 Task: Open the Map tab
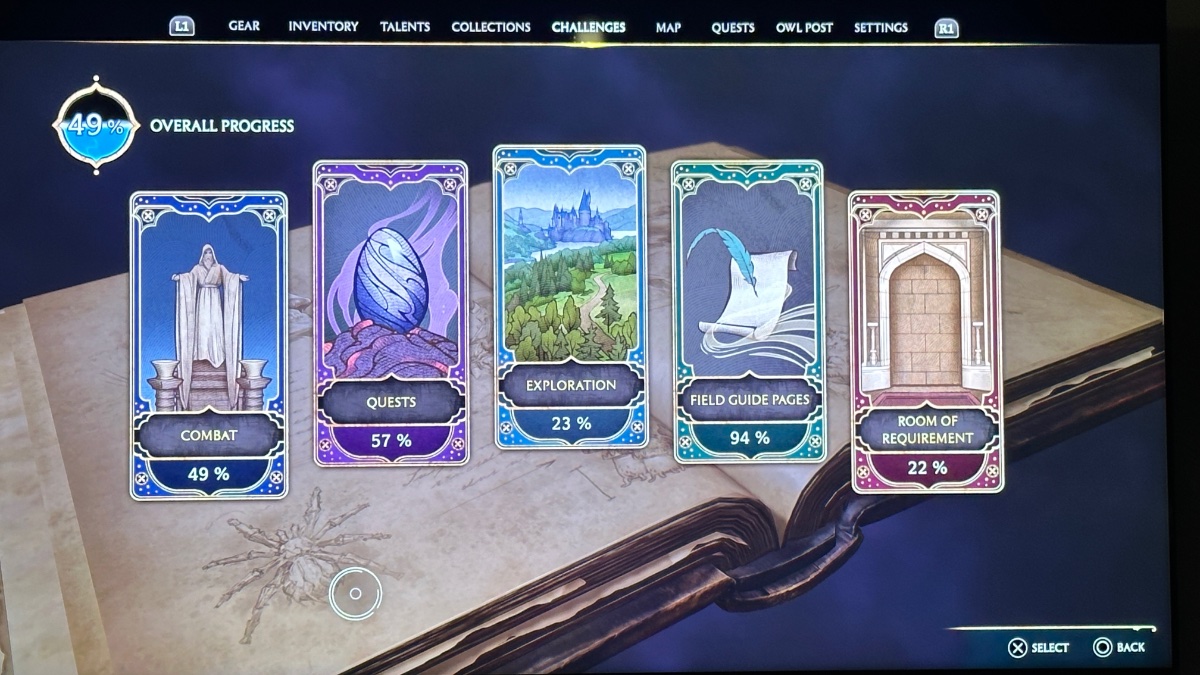[668, 27]
